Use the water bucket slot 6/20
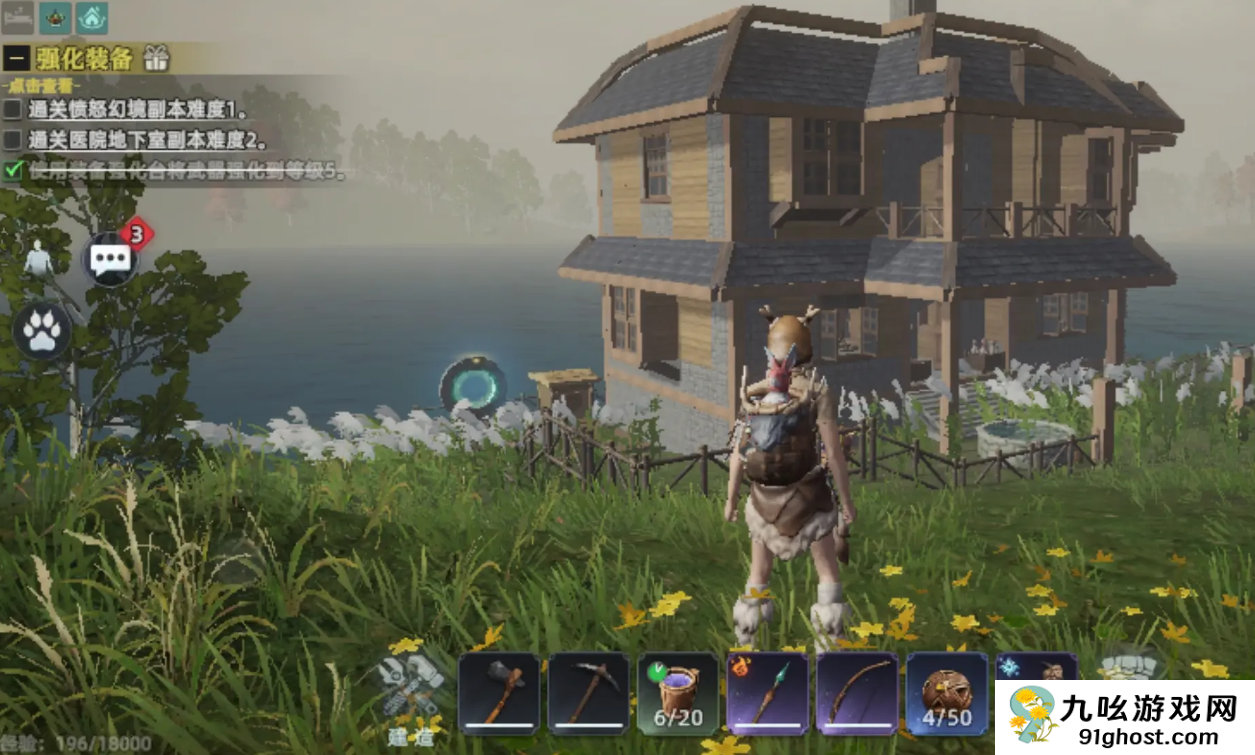Image resolution: width=1255 pixels, height=755 pixels. coord(677,693)
